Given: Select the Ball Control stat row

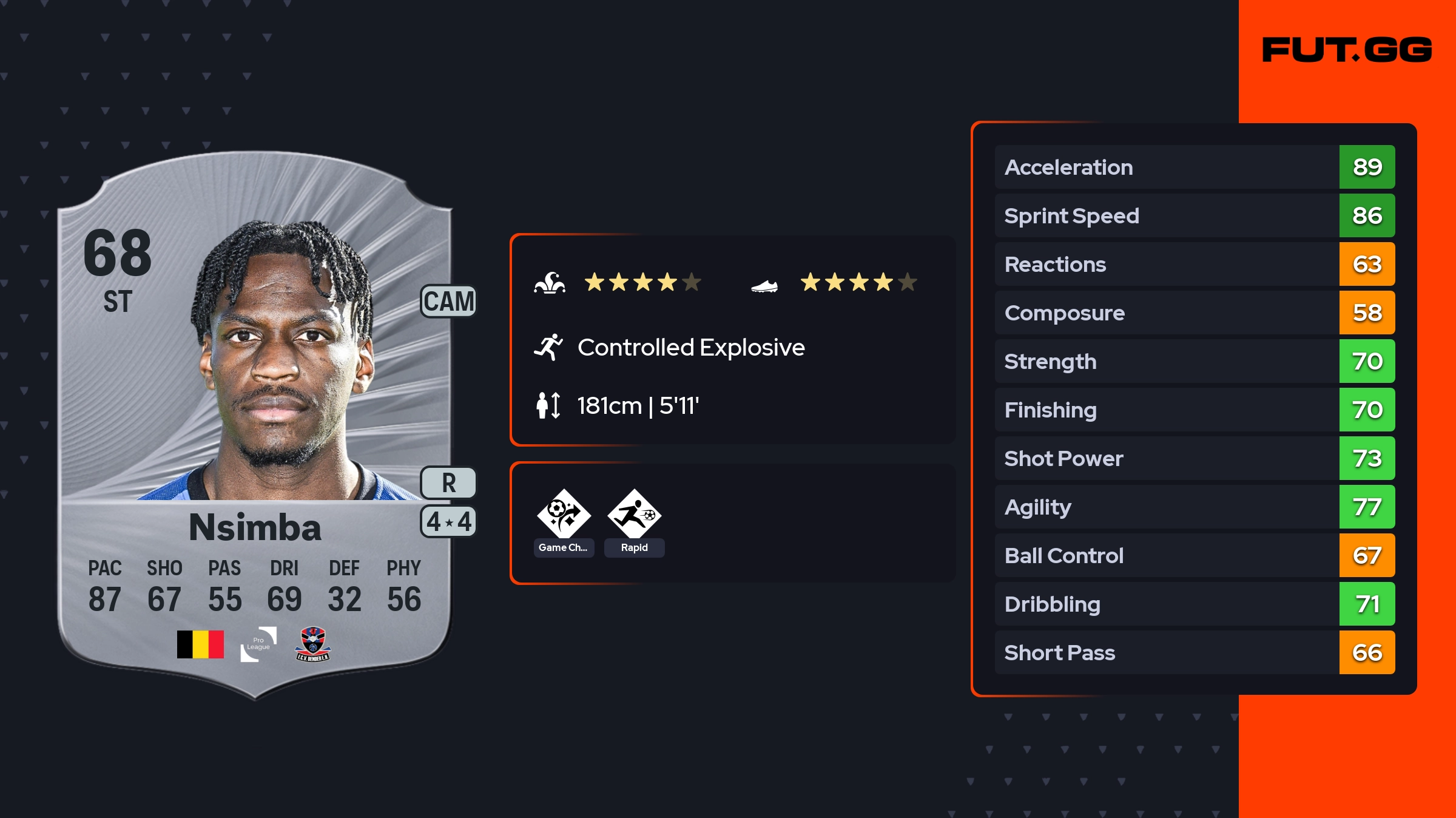Looking at the screenshot, I should click(1194, 555).
